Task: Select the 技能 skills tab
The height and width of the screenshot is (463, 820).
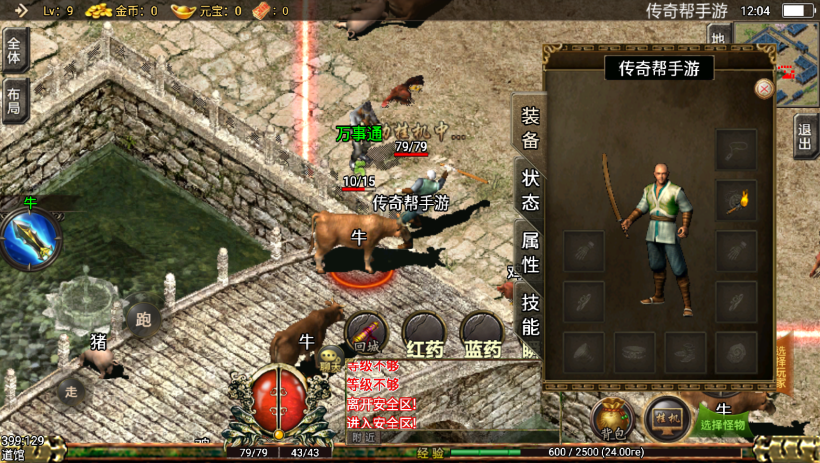Action: pyautogui.click(x=531, y=314)
